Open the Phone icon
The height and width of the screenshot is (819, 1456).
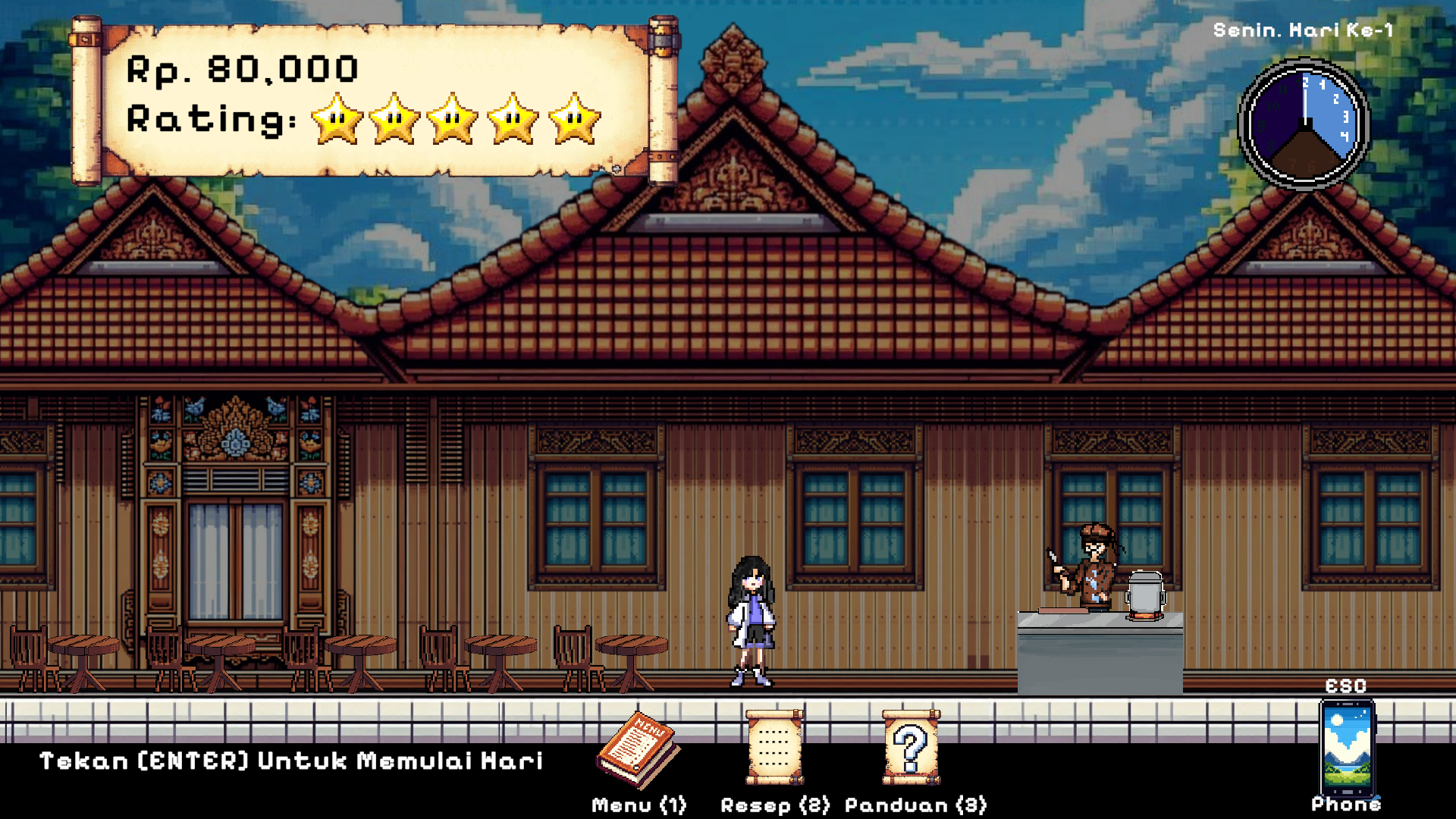1347,748
